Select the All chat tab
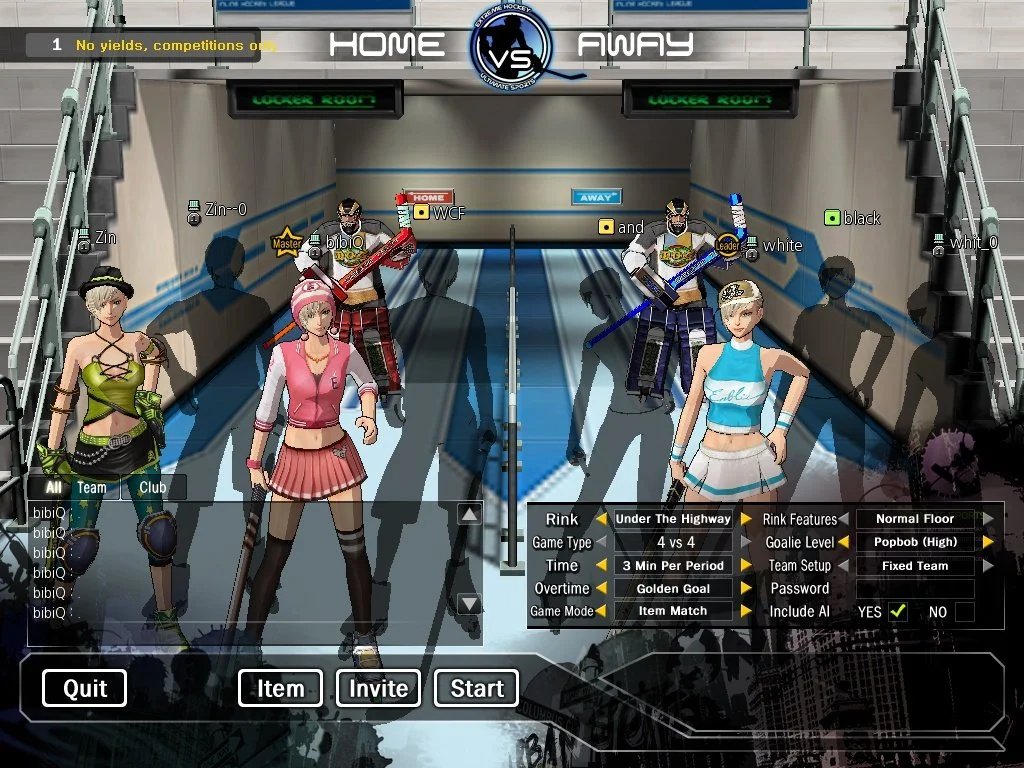The image size is (1024, 768). tap(53, 488)
